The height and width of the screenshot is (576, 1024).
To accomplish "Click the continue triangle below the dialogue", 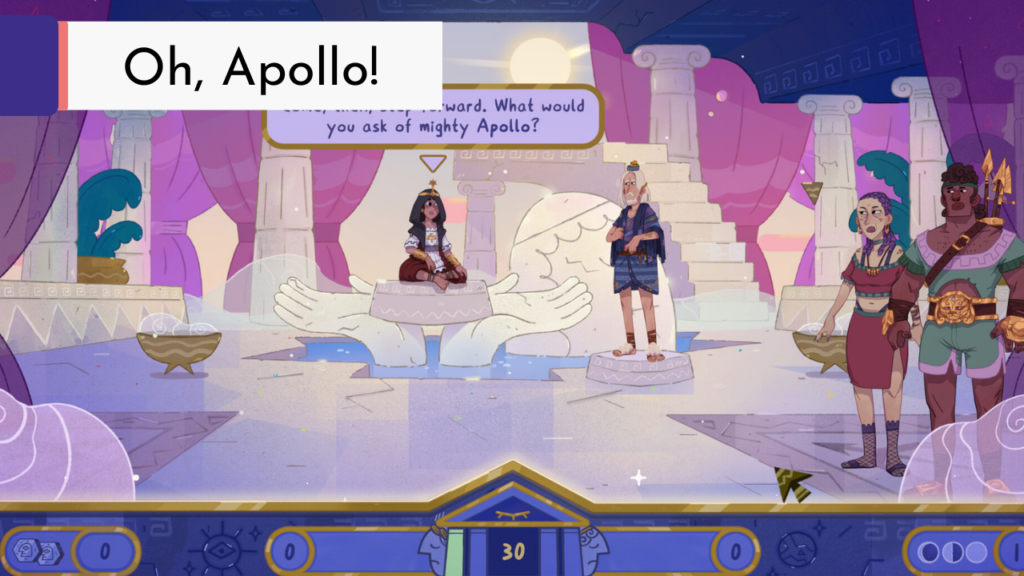I will coord(433,163).
